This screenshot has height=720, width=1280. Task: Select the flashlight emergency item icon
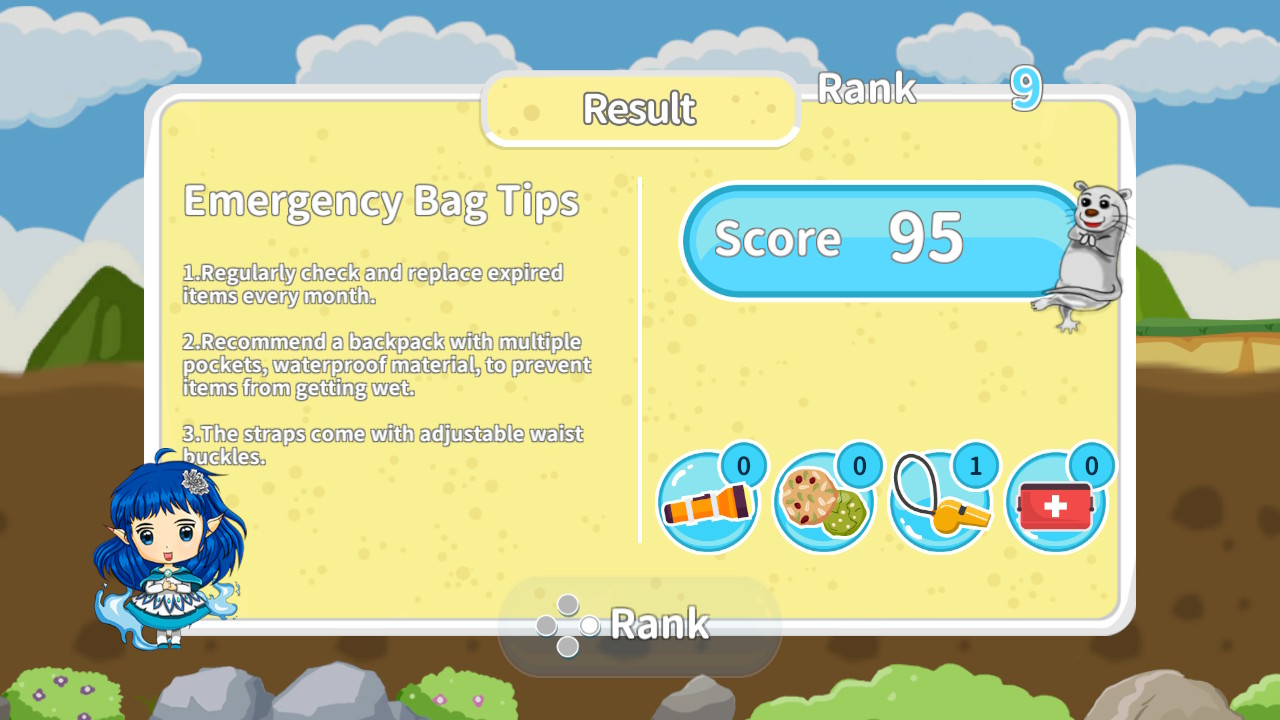click(x=708, y=503)
